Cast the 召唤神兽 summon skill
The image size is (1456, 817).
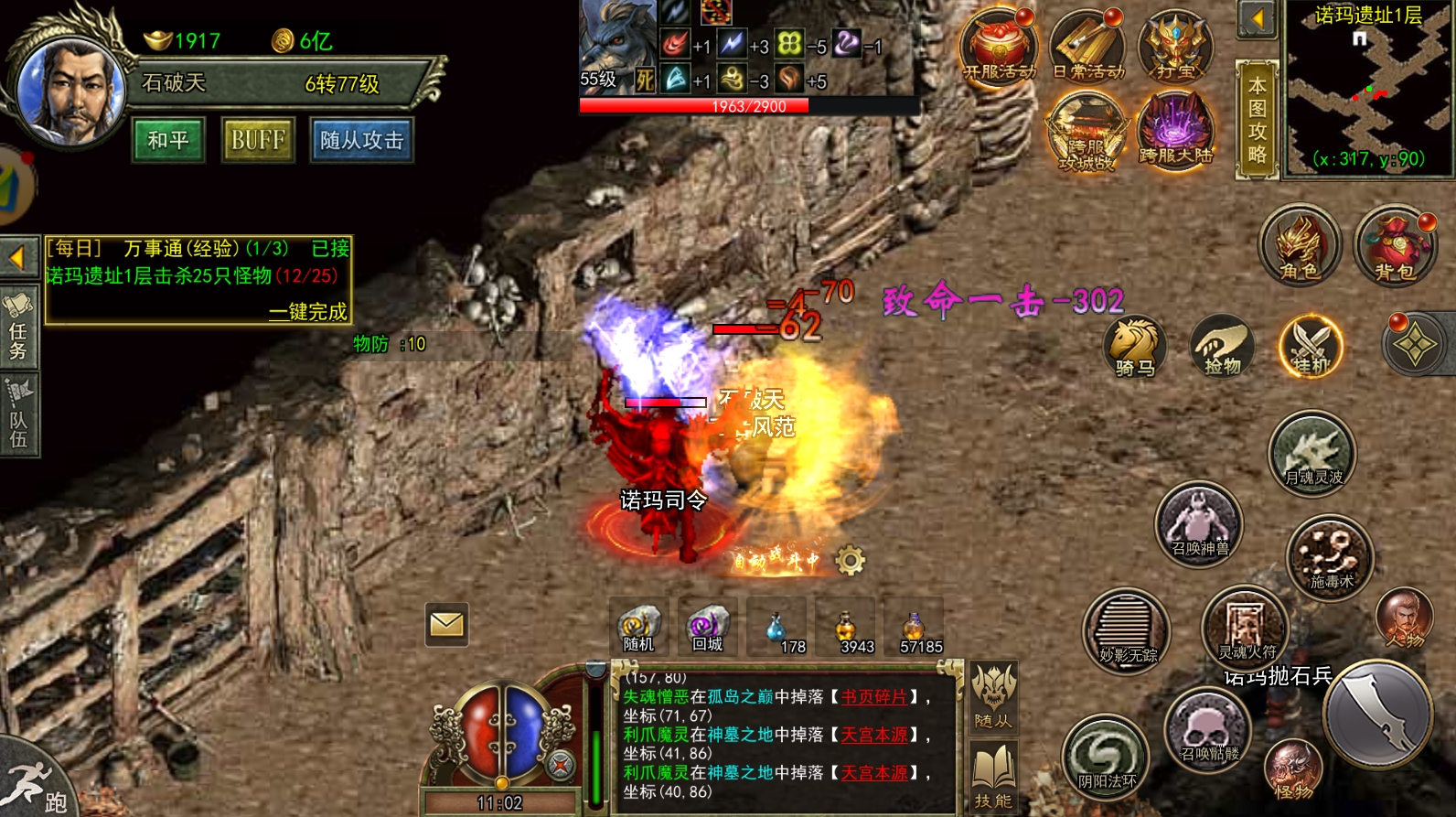(1199, 525)
